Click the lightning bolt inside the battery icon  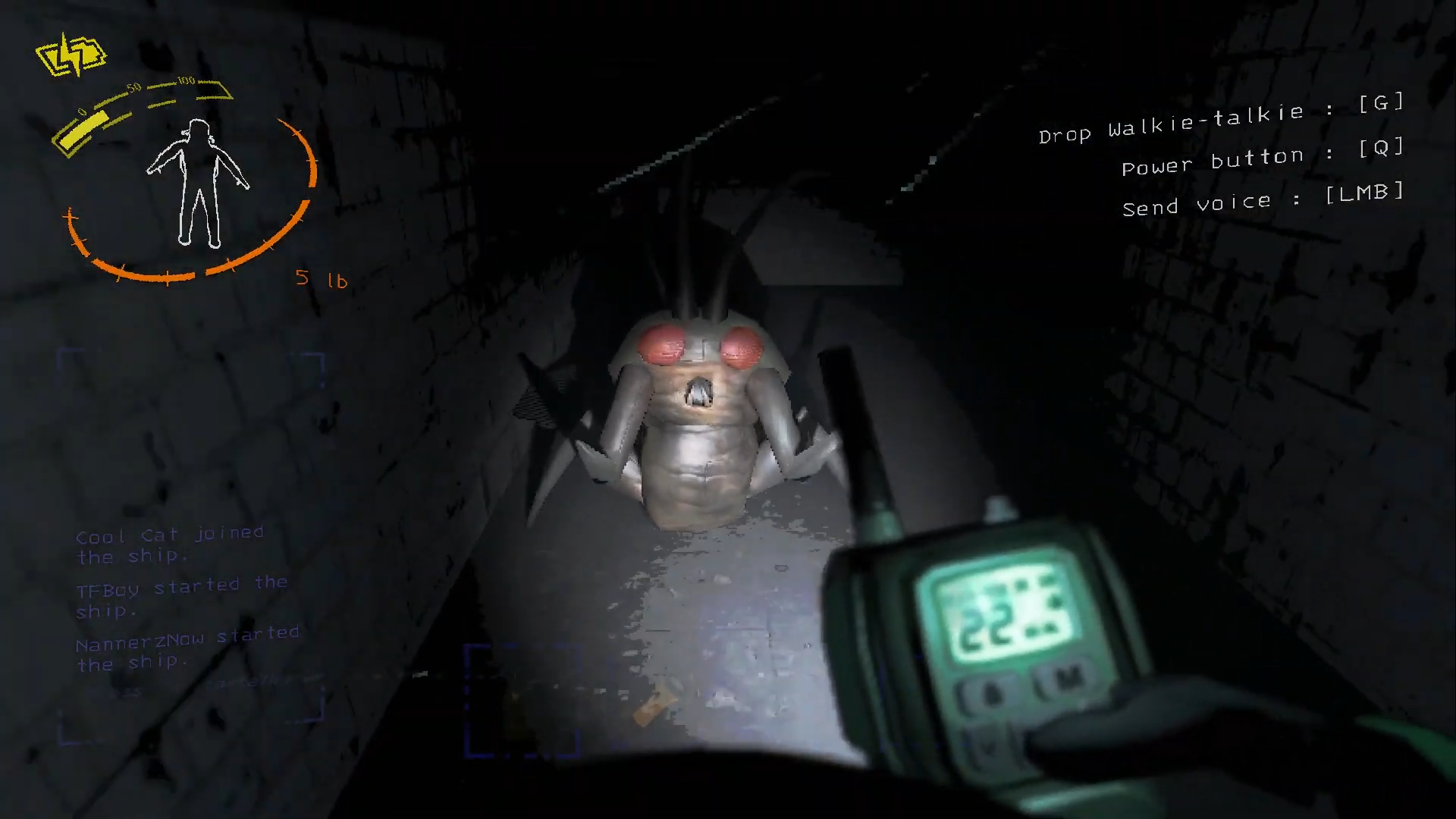click(72, 53)
